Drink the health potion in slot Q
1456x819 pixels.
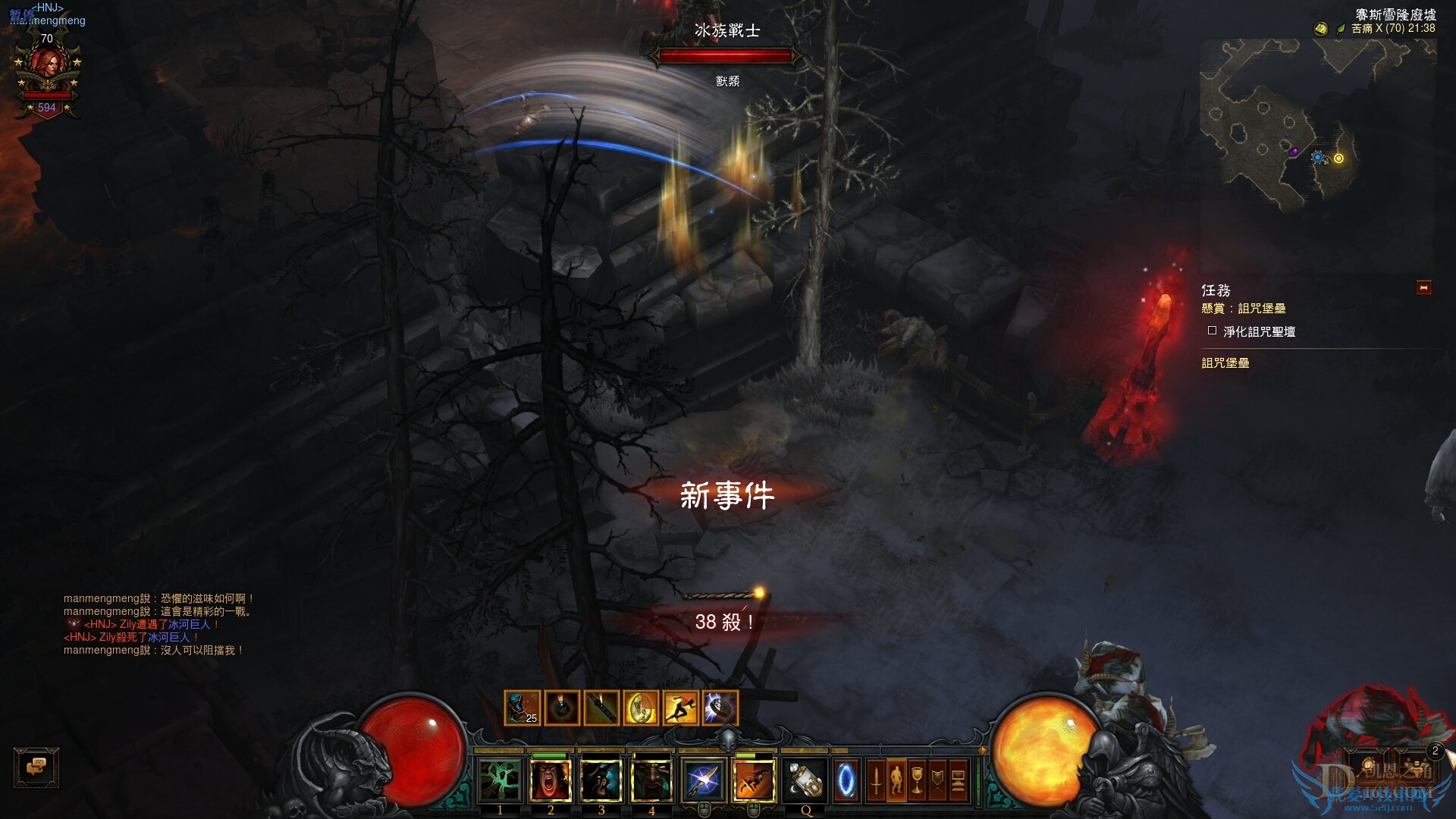805,780
